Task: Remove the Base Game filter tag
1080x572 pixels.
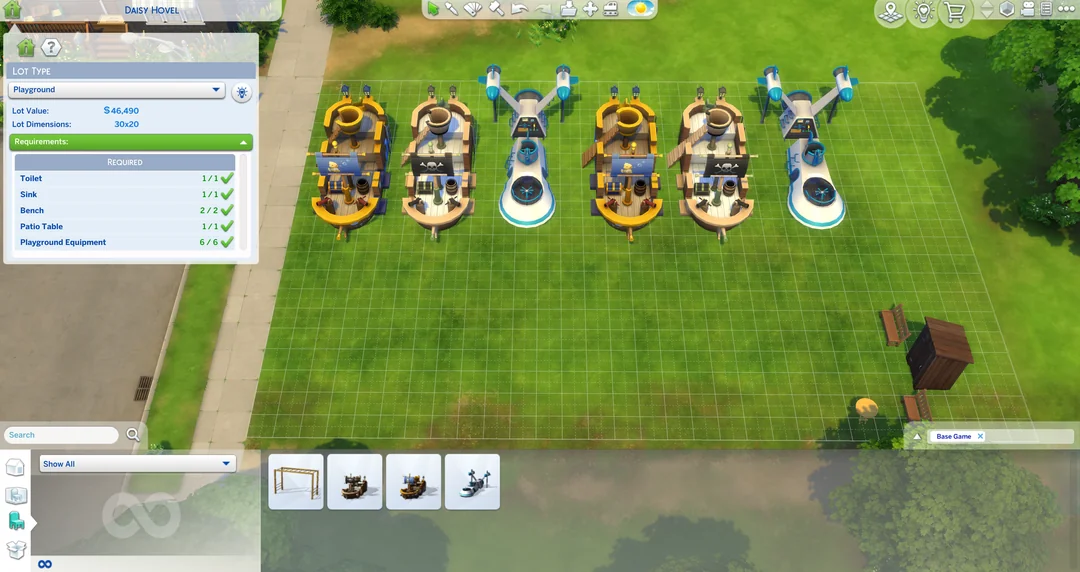Action: pyautogui.click(x=980, y=437)
